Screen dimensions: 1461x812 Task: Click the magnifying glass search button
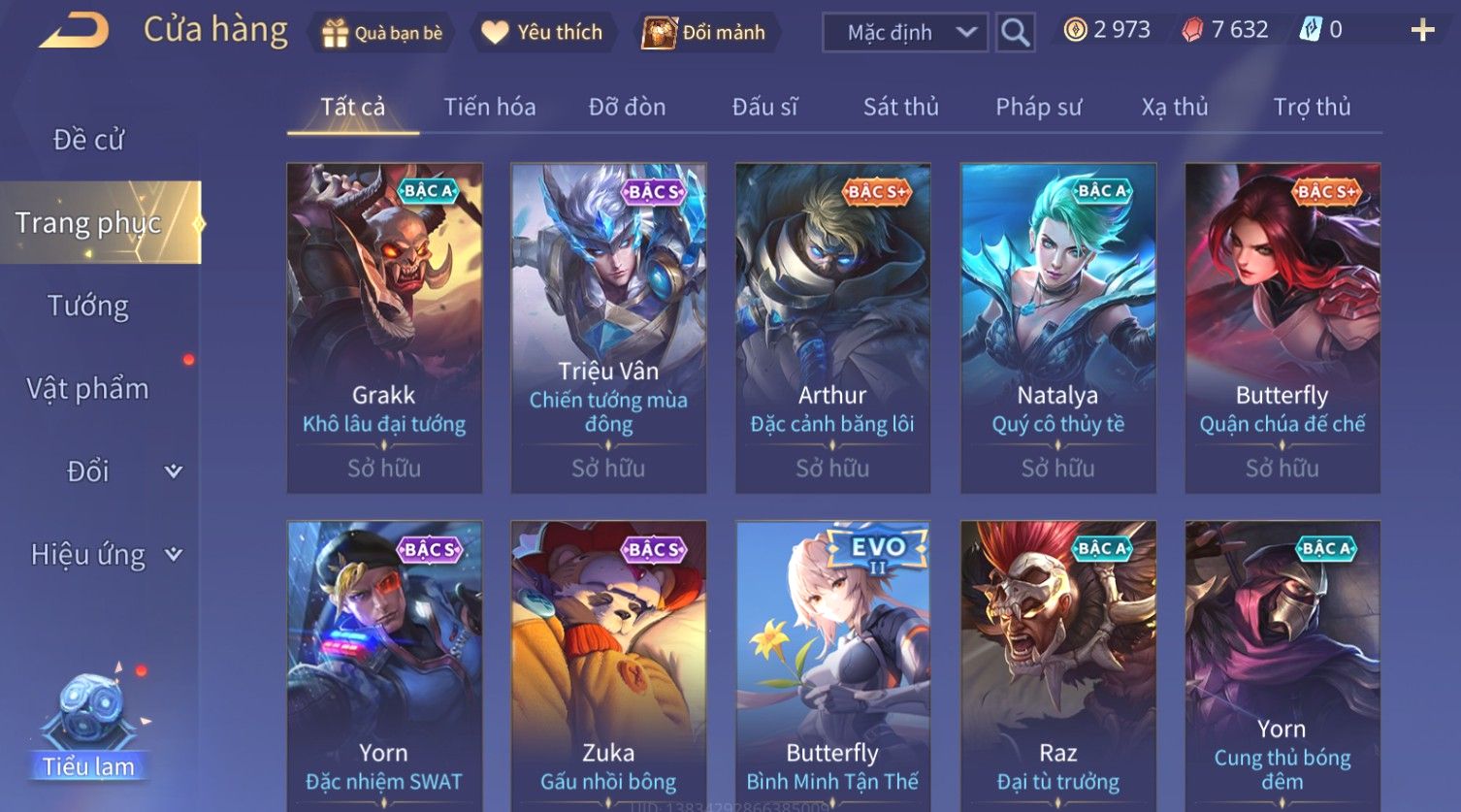click(1015, 32)
